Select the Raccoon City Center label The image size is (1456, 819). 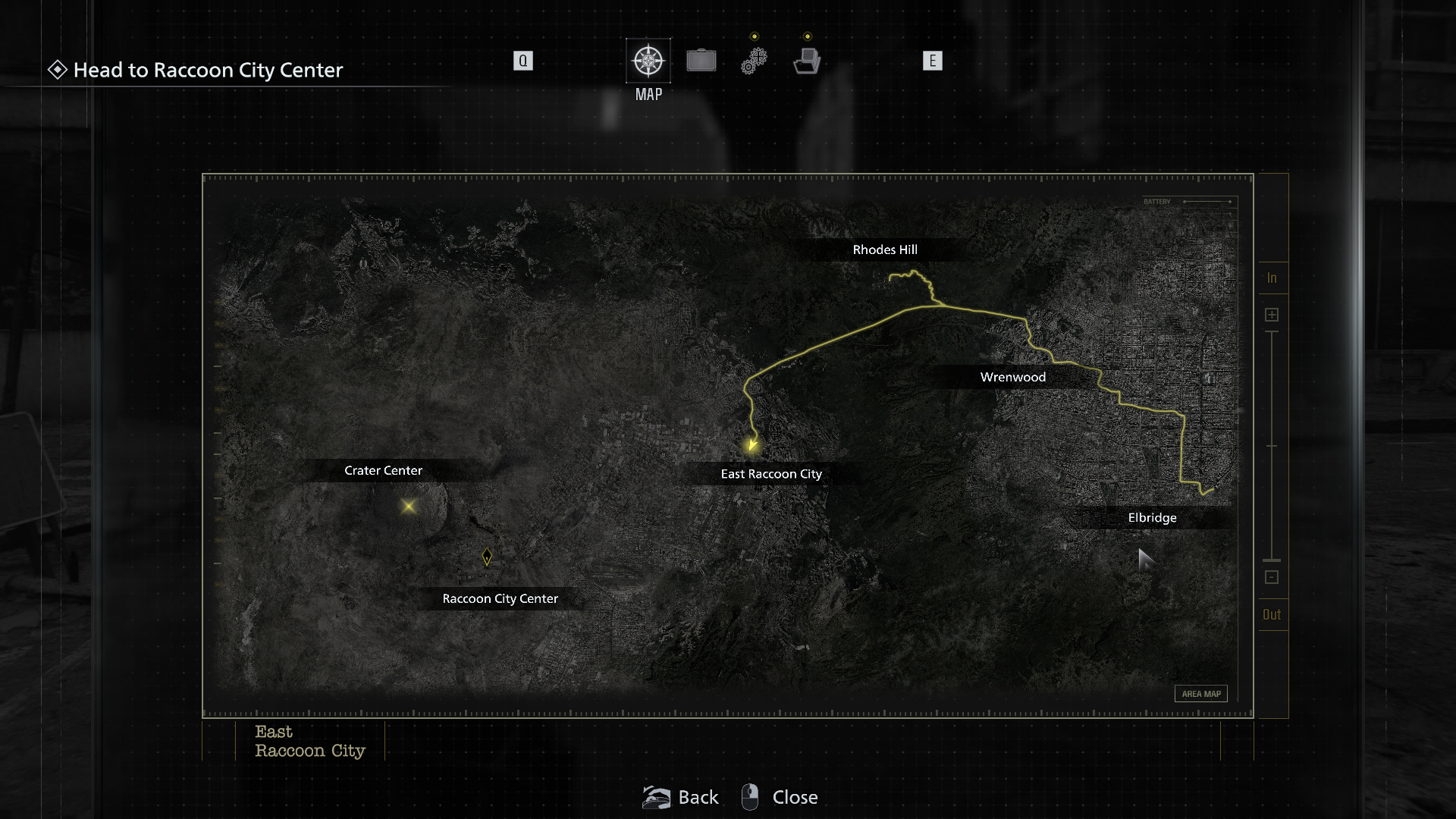500,599
